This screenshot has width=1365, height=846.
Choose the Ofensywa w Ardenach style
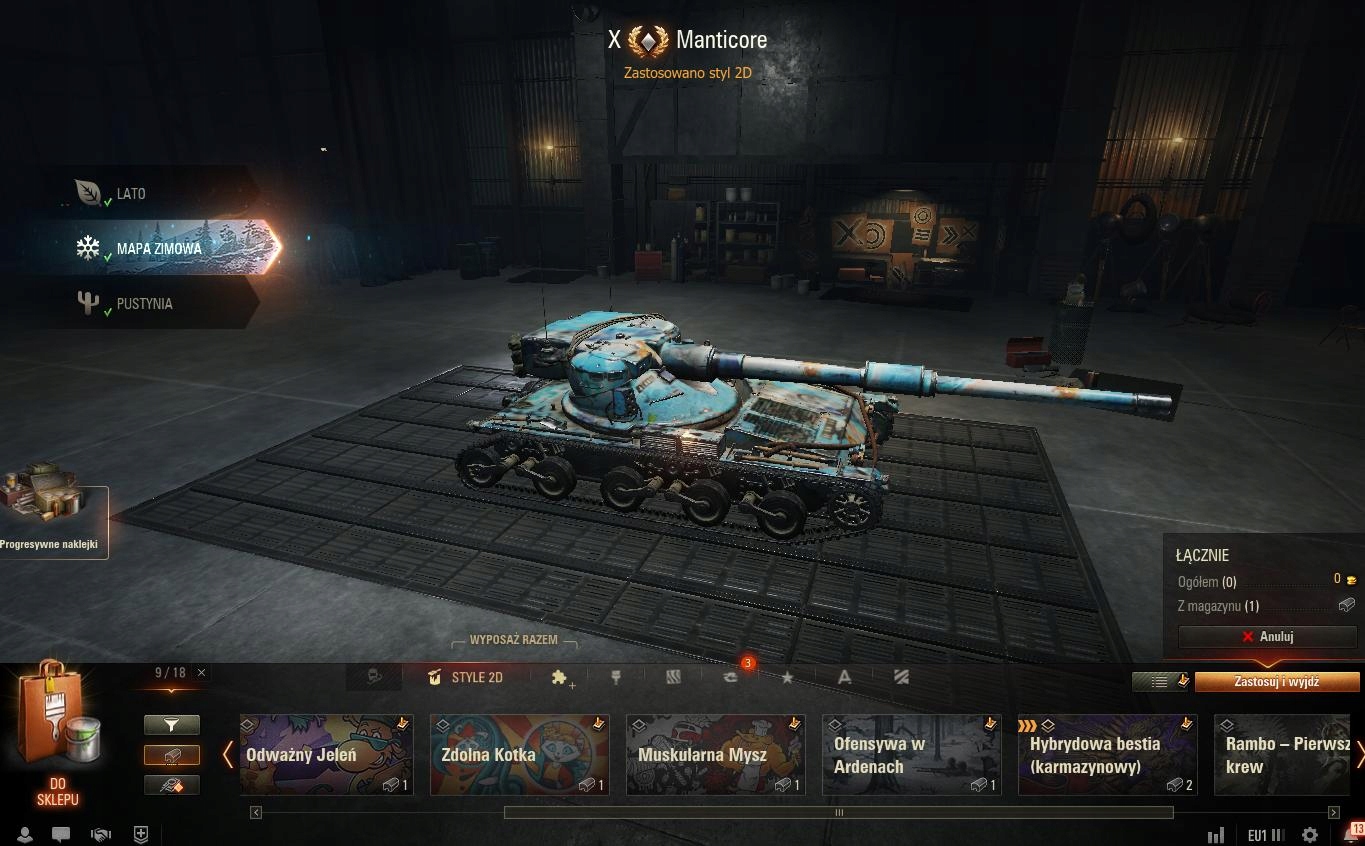tap(911, 755)
